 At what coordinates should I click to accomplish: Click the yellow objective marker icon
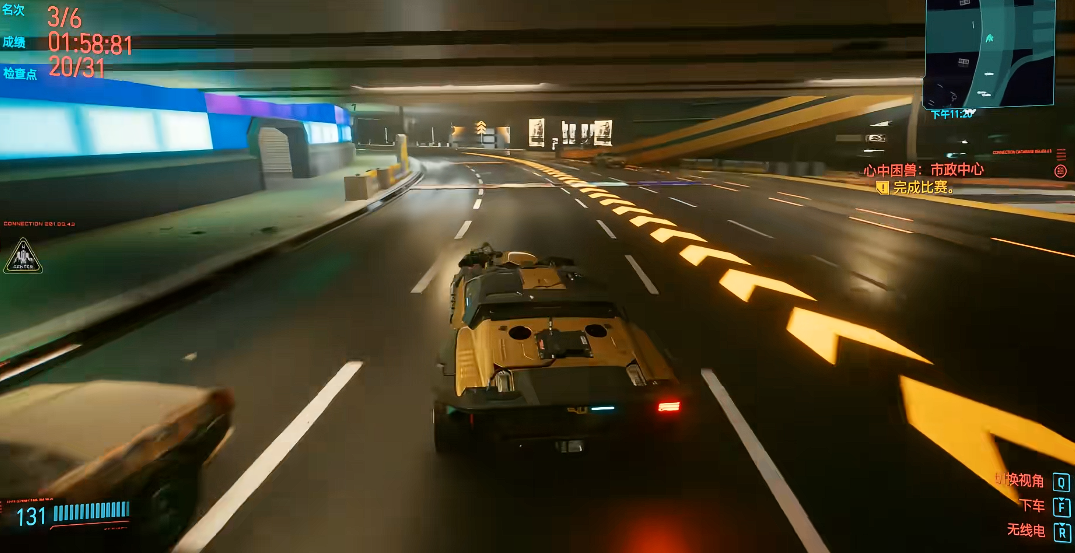tap(882, 187)
